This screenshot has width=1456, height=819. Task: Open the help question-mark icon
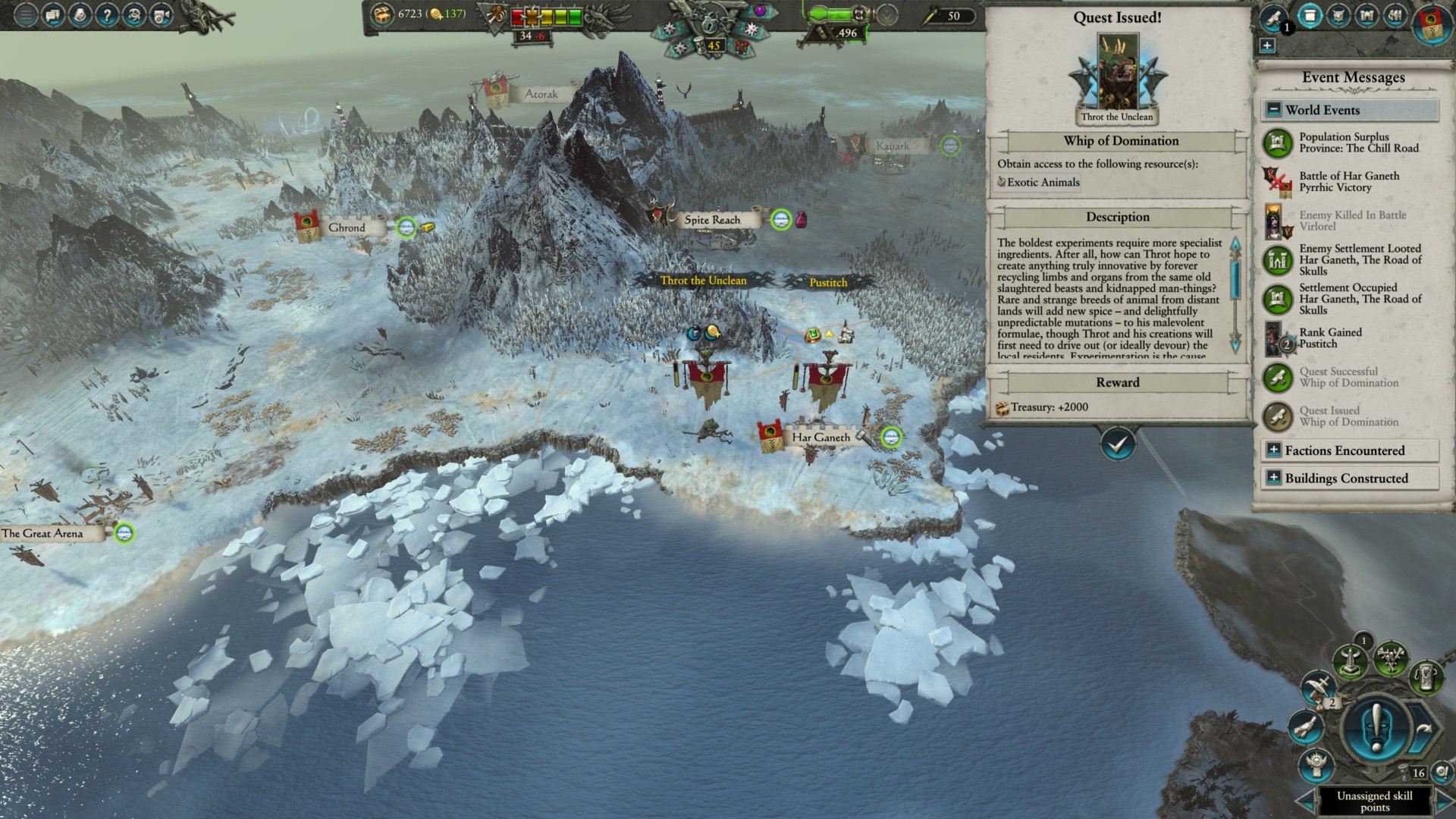click(x=107, y=15)
